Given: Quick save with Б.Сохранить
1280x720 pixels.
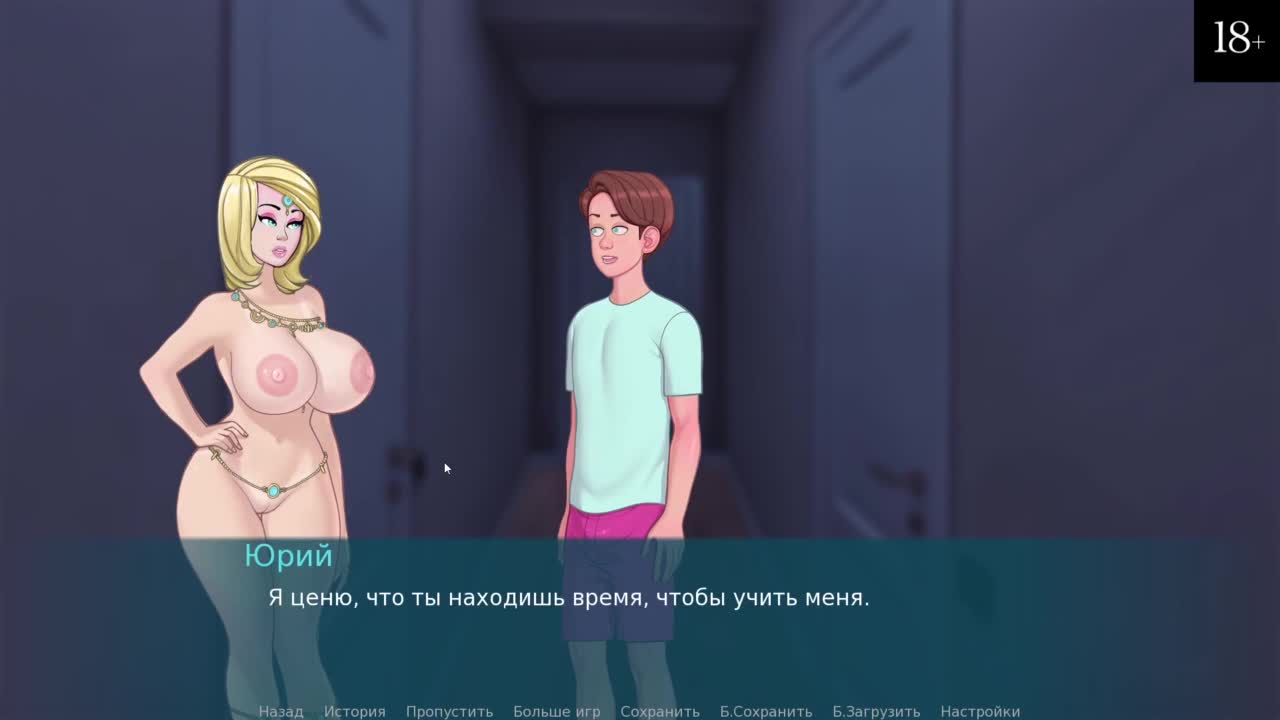Looking at the screenshot, I should (x=765, y=711).
